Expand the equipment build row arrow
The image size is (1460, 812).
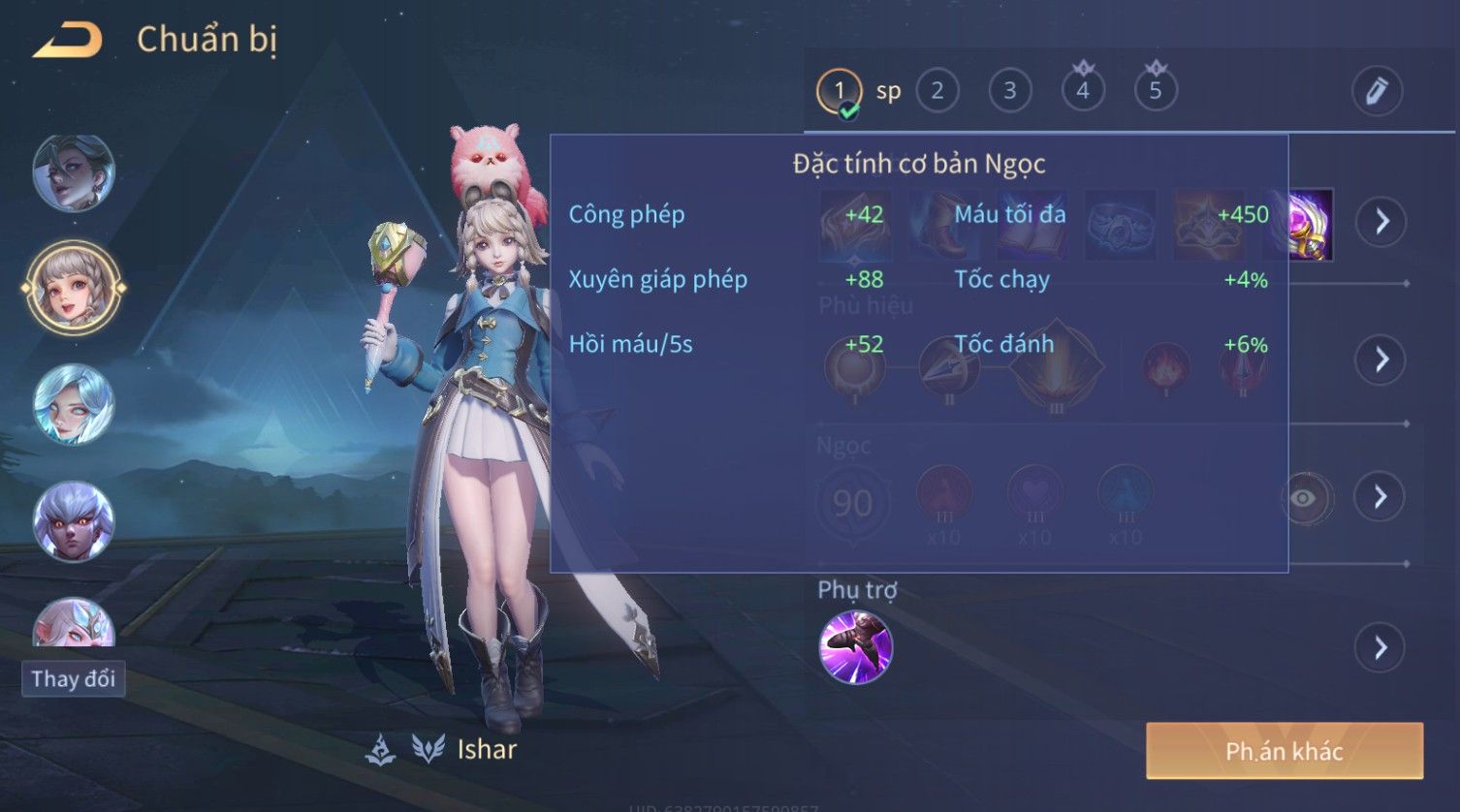point(1381,222)
